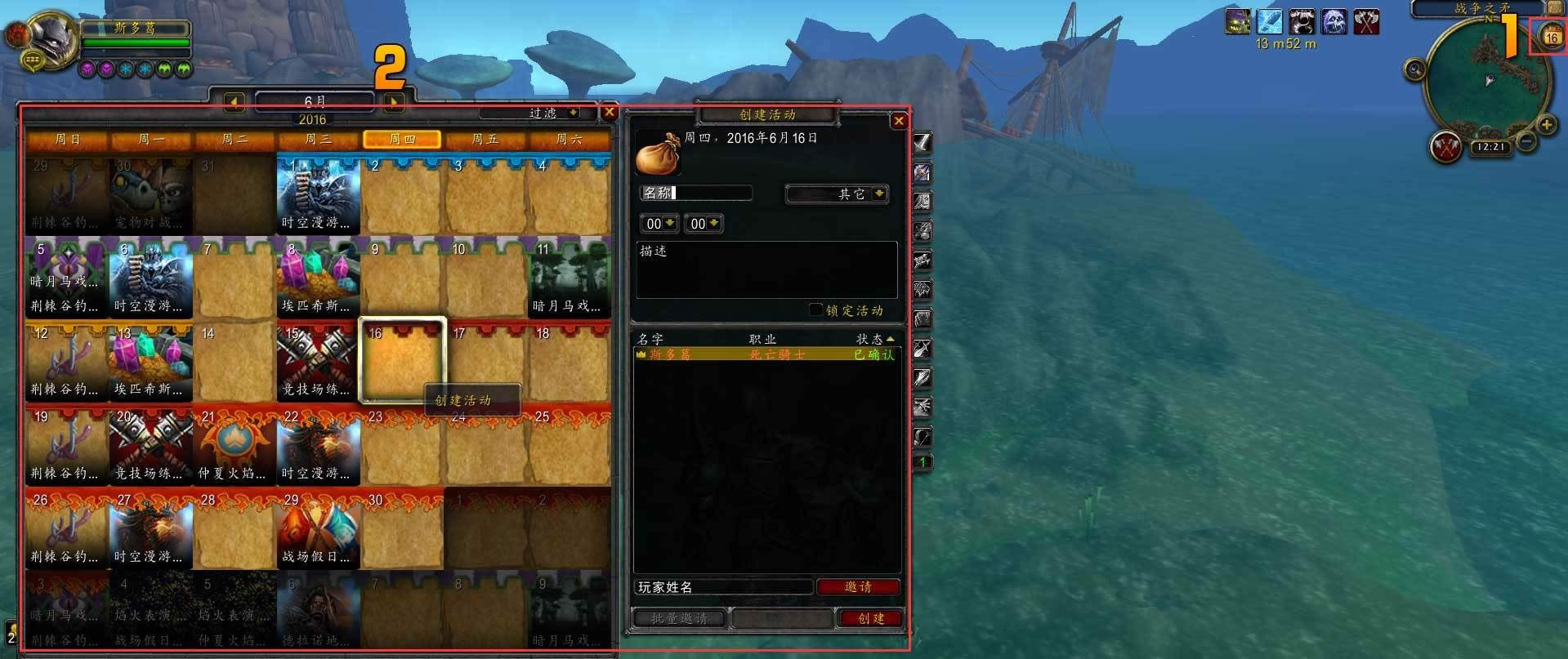The height and width of the screenshot is (659, 1568).
Task: Select the 周六 weekday header
Action: pos(570,139)
